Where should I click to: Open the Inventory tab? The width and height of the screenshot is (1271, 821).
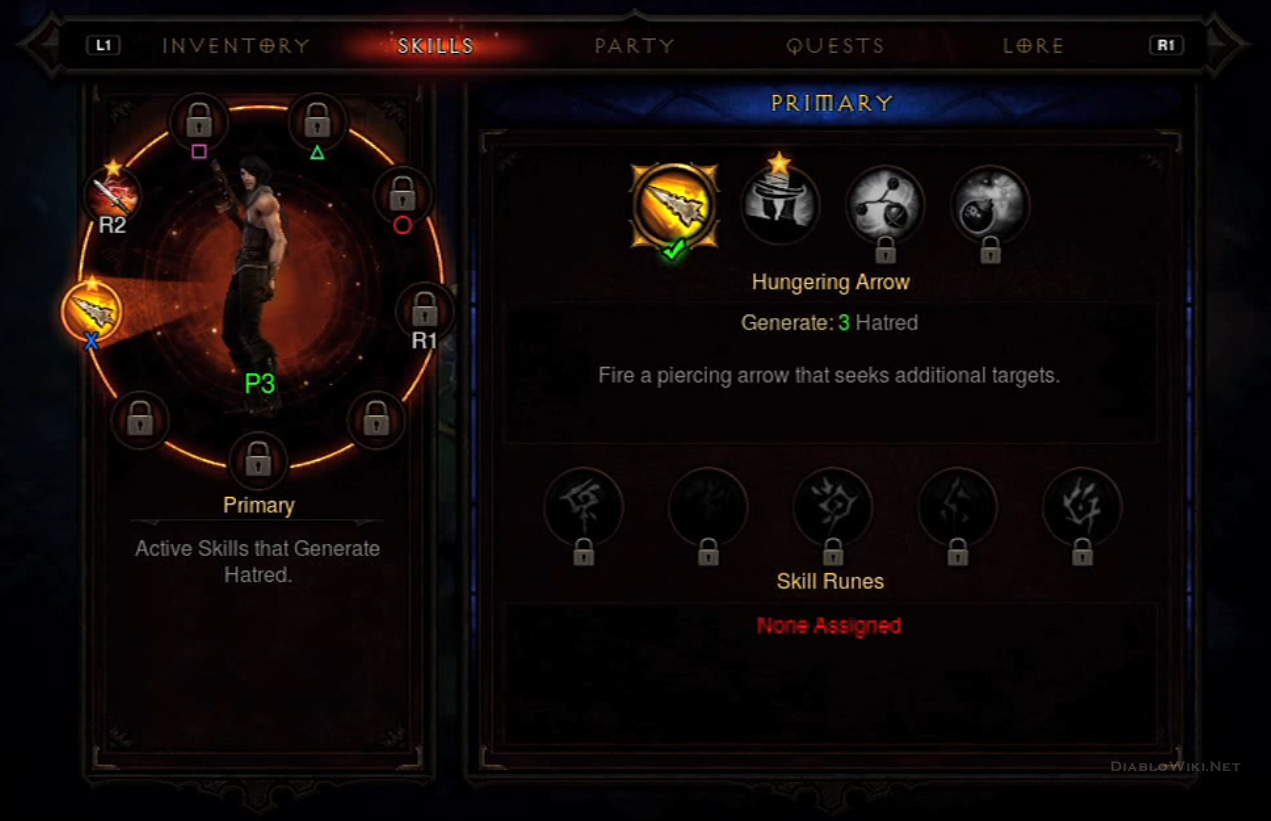(x=236, y=46)
